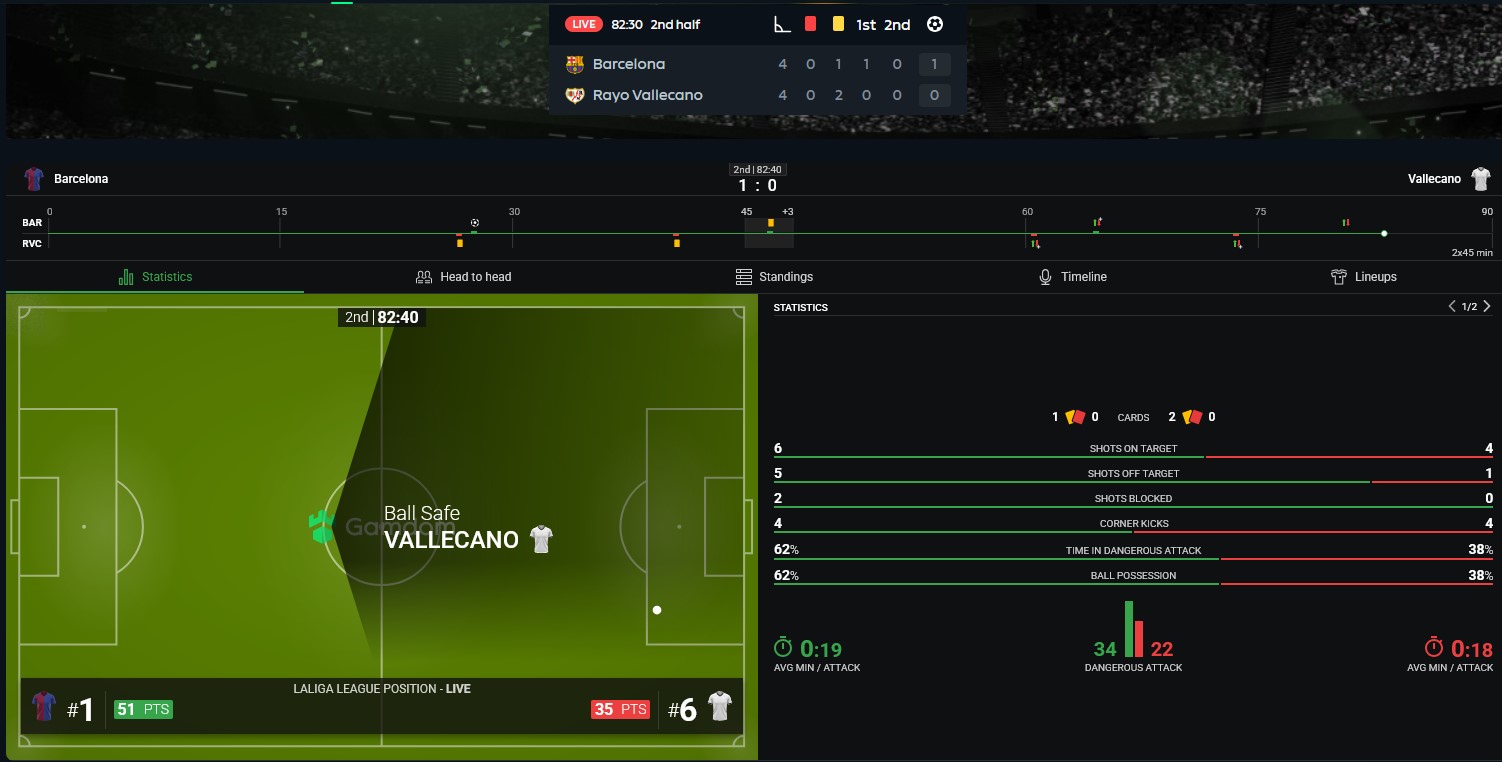Go to previous statistics page arrow
The width and height of the screenshot is (1502, 762).
[1452, 307]
